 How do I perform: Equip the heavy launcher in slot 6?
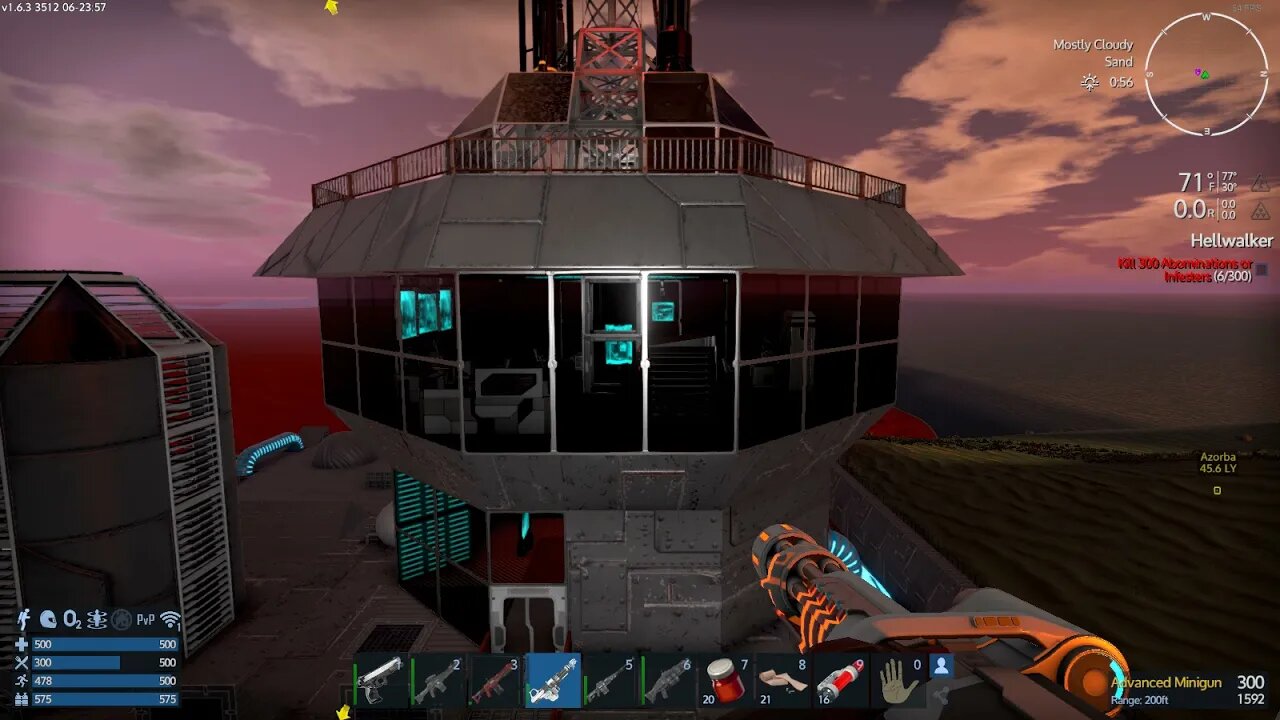coord(668,681)
